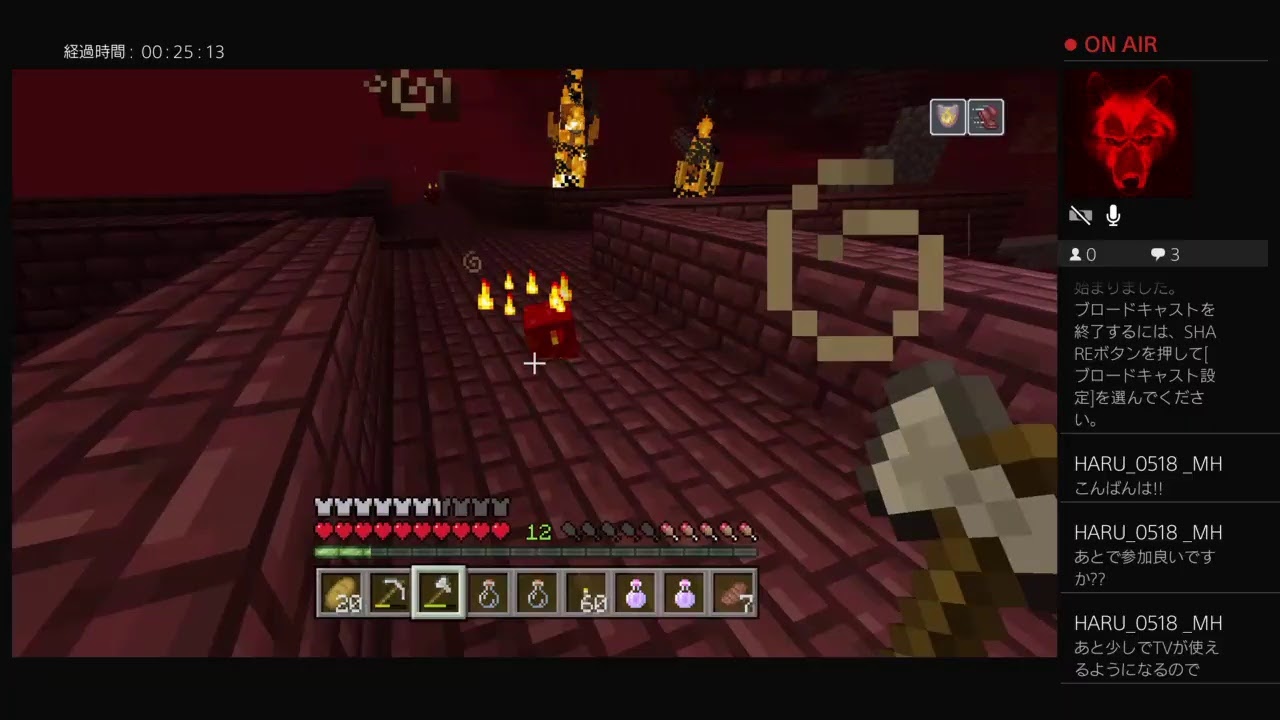
Task: Select the golden carrots in hotbar slot 1
Action: pos(341,593)
